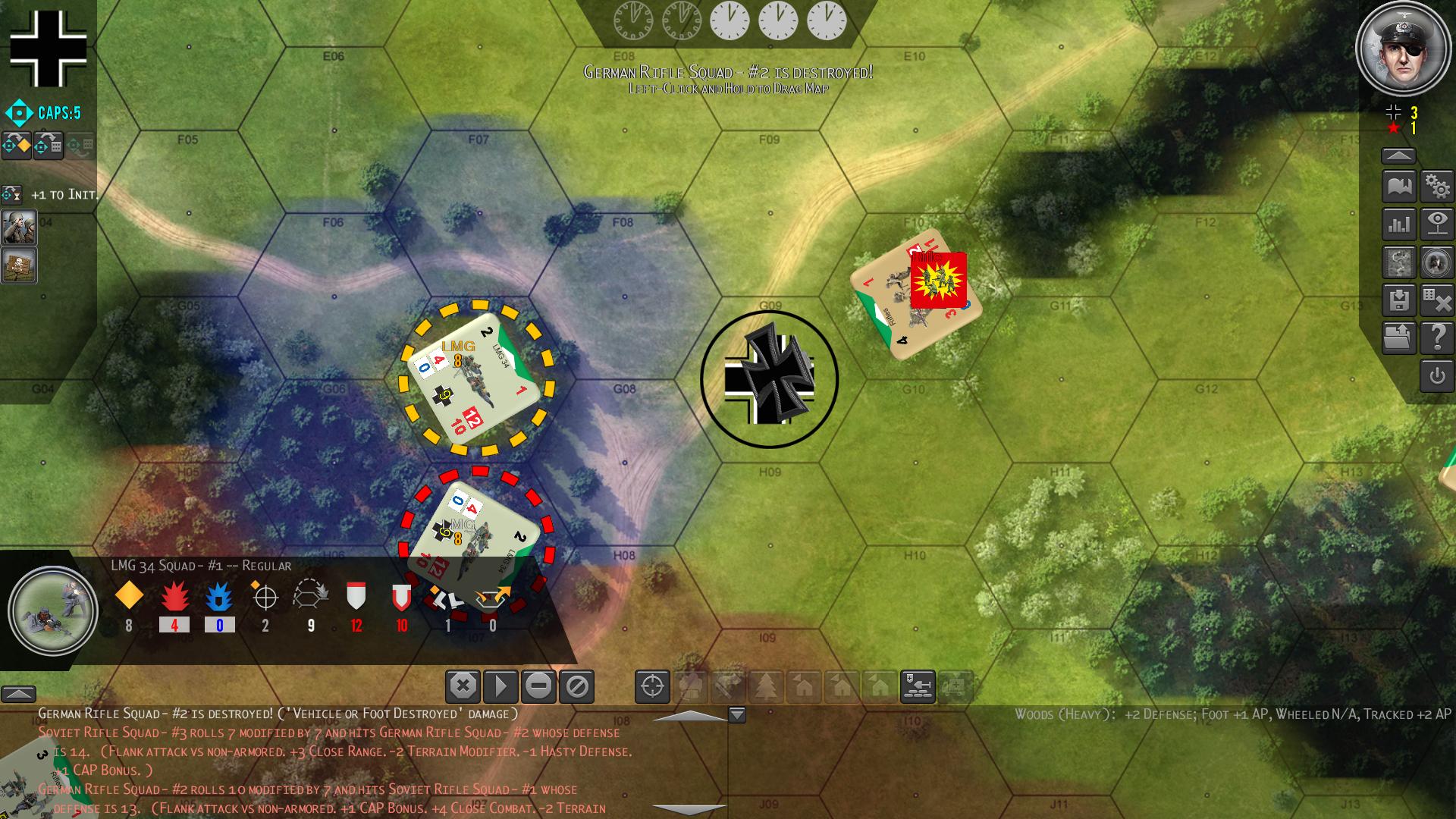This screenshot has height=819, width=1456.
Task: Click the save game disk icon
Action: tap(1399, 301)
